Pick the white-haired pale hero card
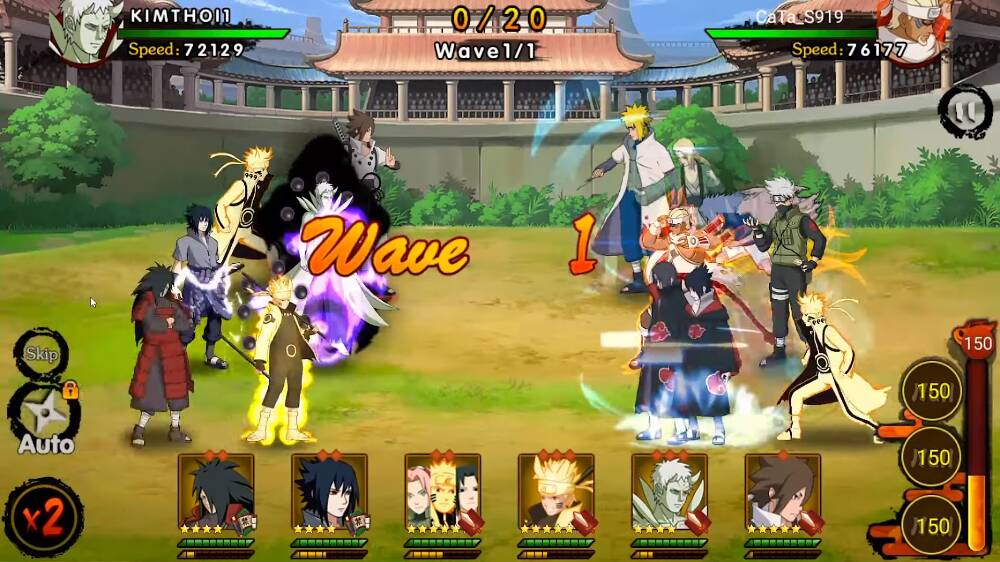The height and width of the screenshot is (562, 1000). pyautogui.click(x=669, y=492)
